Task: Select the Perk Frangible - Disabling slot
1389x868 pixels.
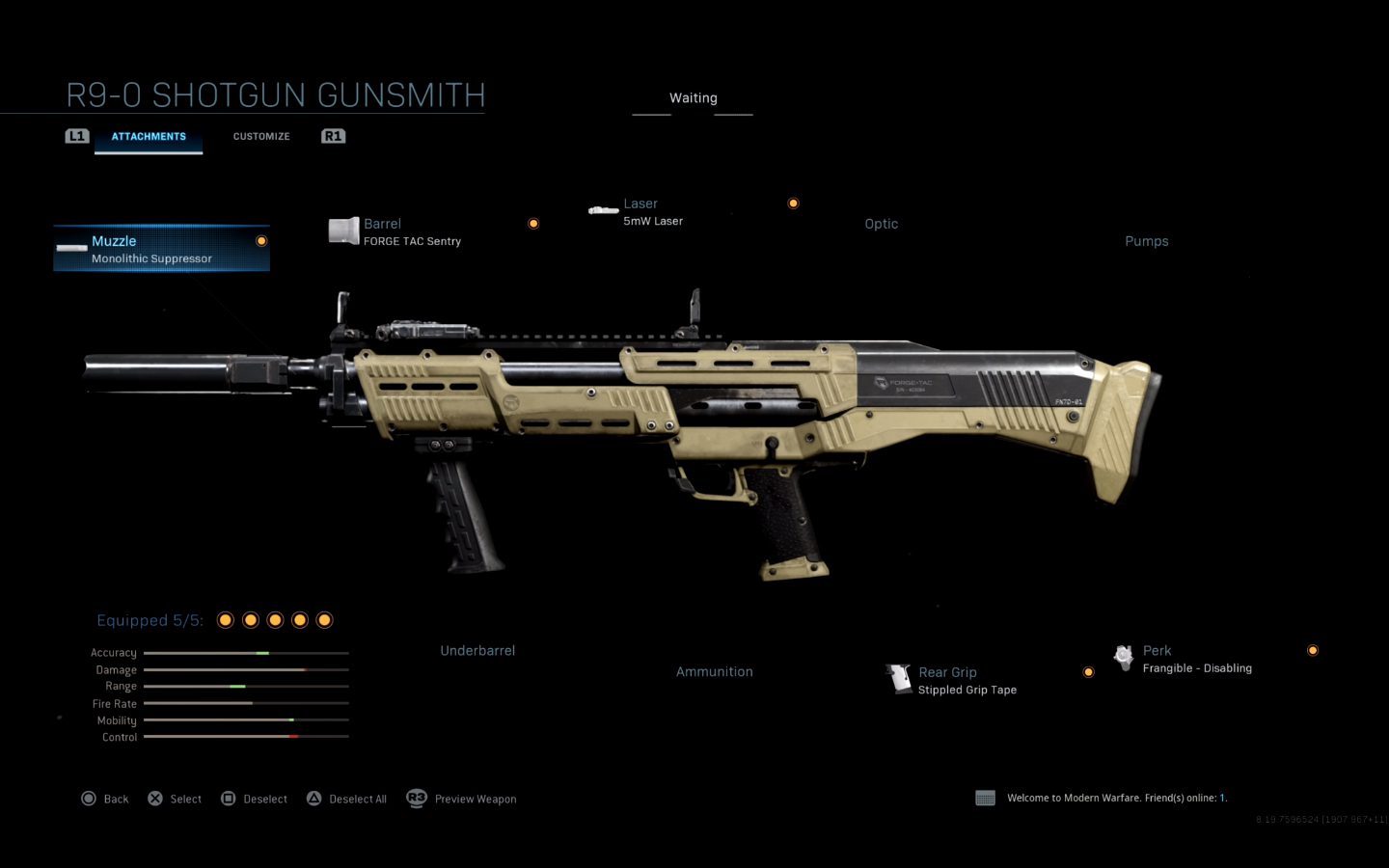Action: coord(1196,659)
